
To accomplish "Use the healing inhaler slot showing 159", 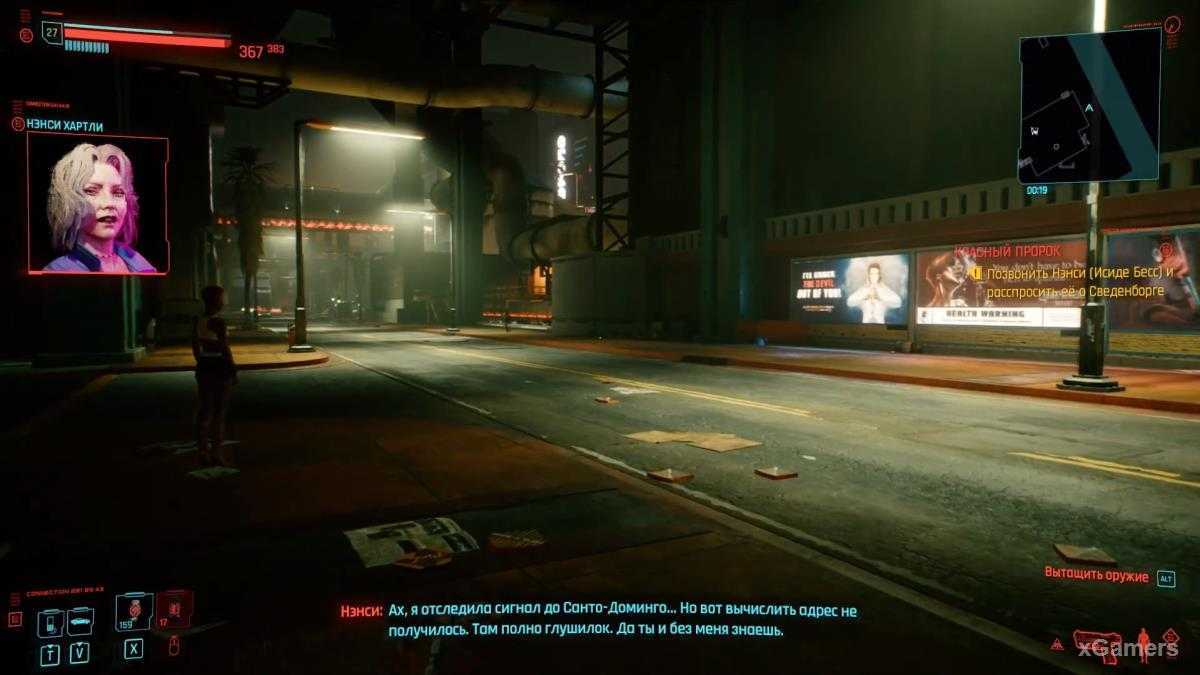I will click(133, 612).
